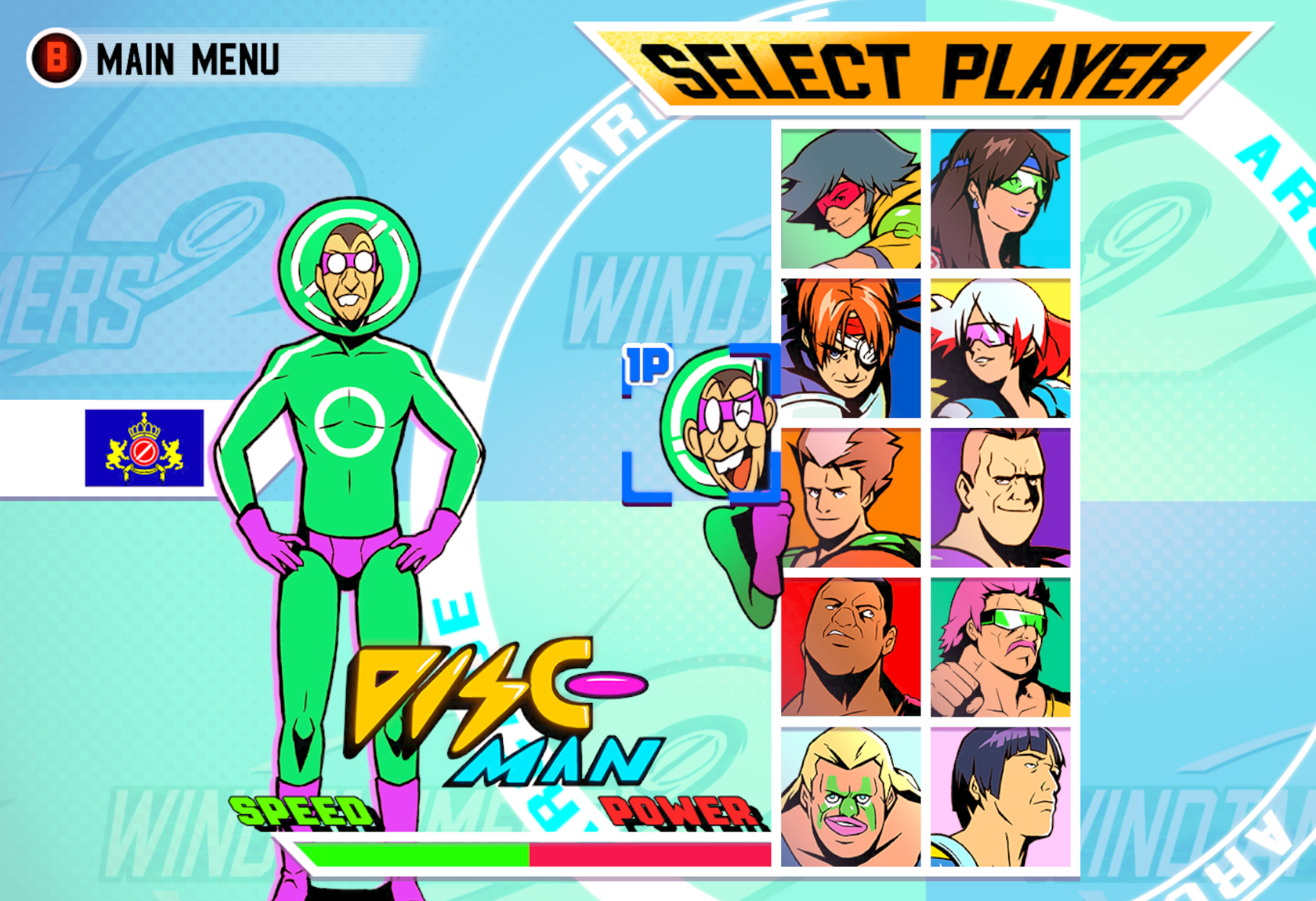Return to Main Menu
1316x901 pixels.
[x=187, y=59]
